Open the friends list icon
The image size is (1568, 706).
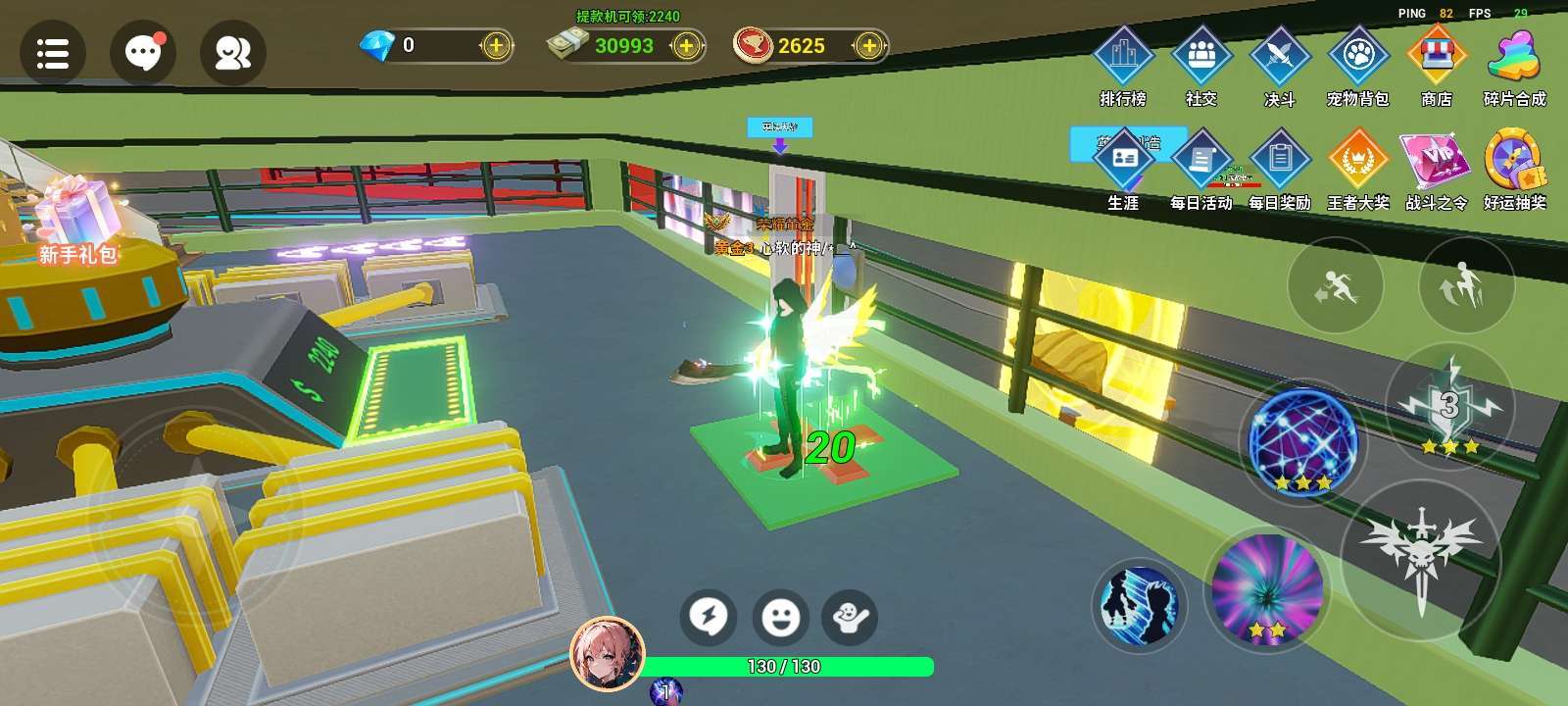click(x=233, y=53)
